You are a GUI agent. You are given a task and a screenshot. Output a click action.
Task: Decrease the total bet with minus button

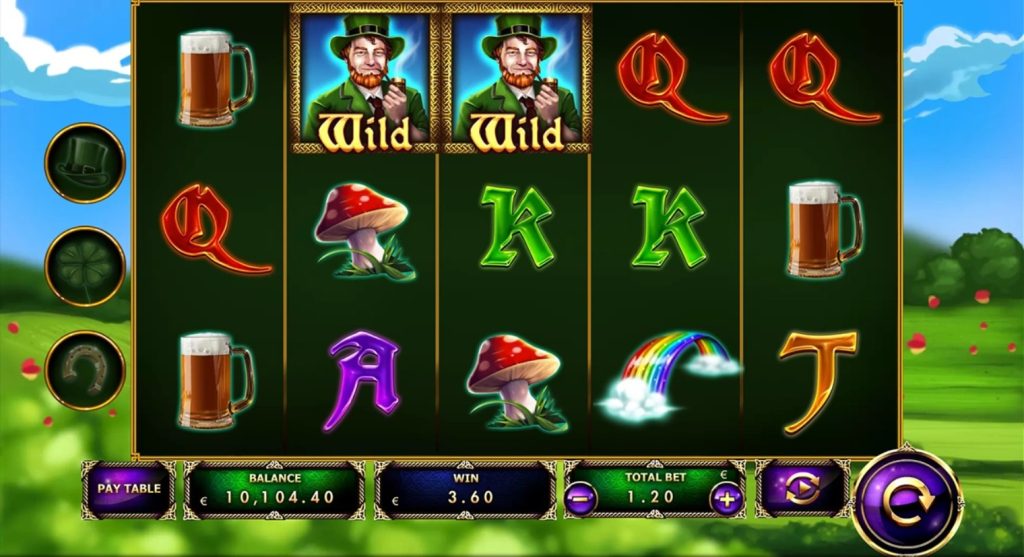tap(579, 498)
